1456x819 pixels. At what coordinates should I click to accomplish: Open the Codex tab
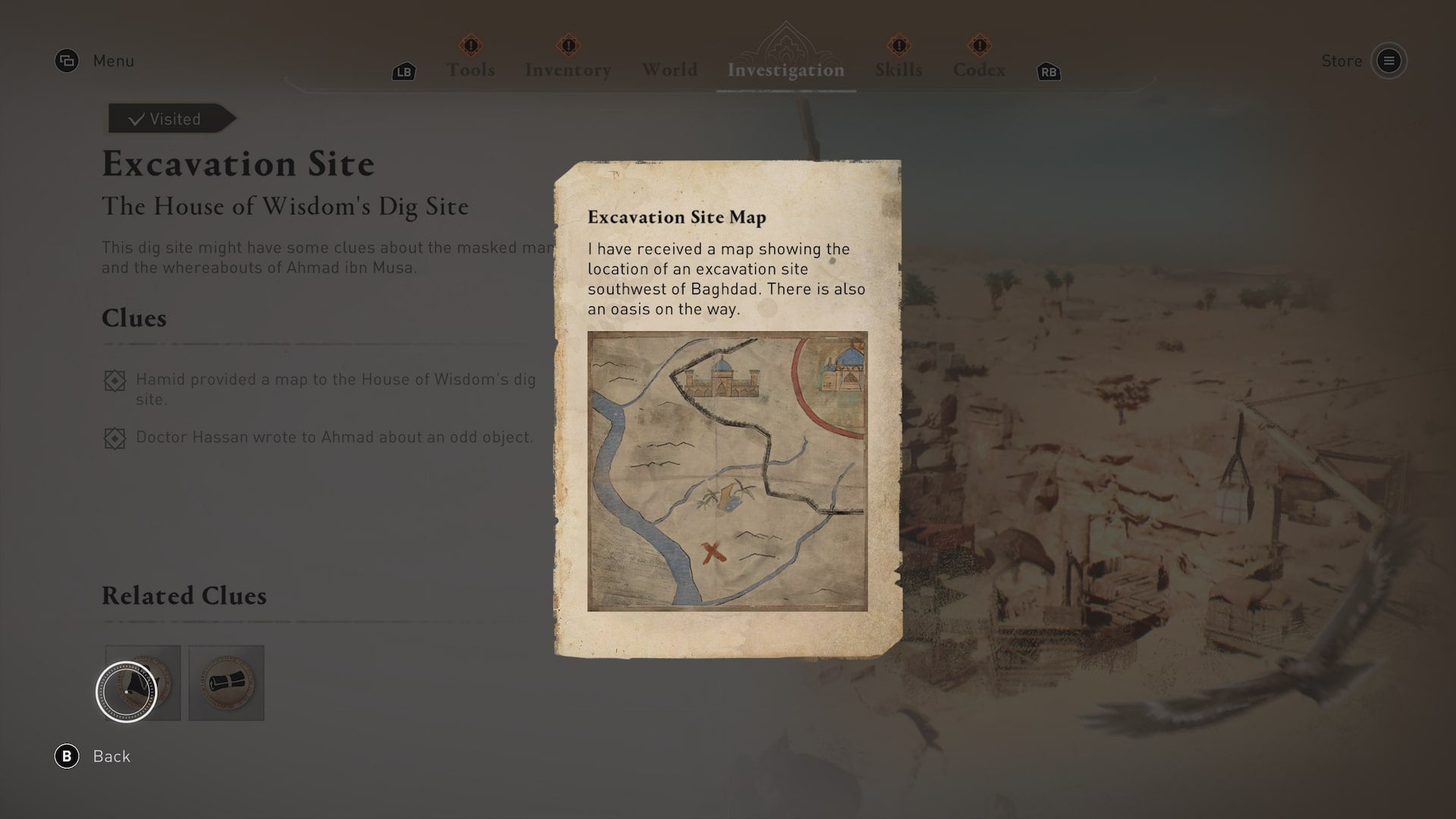[979, 69]
